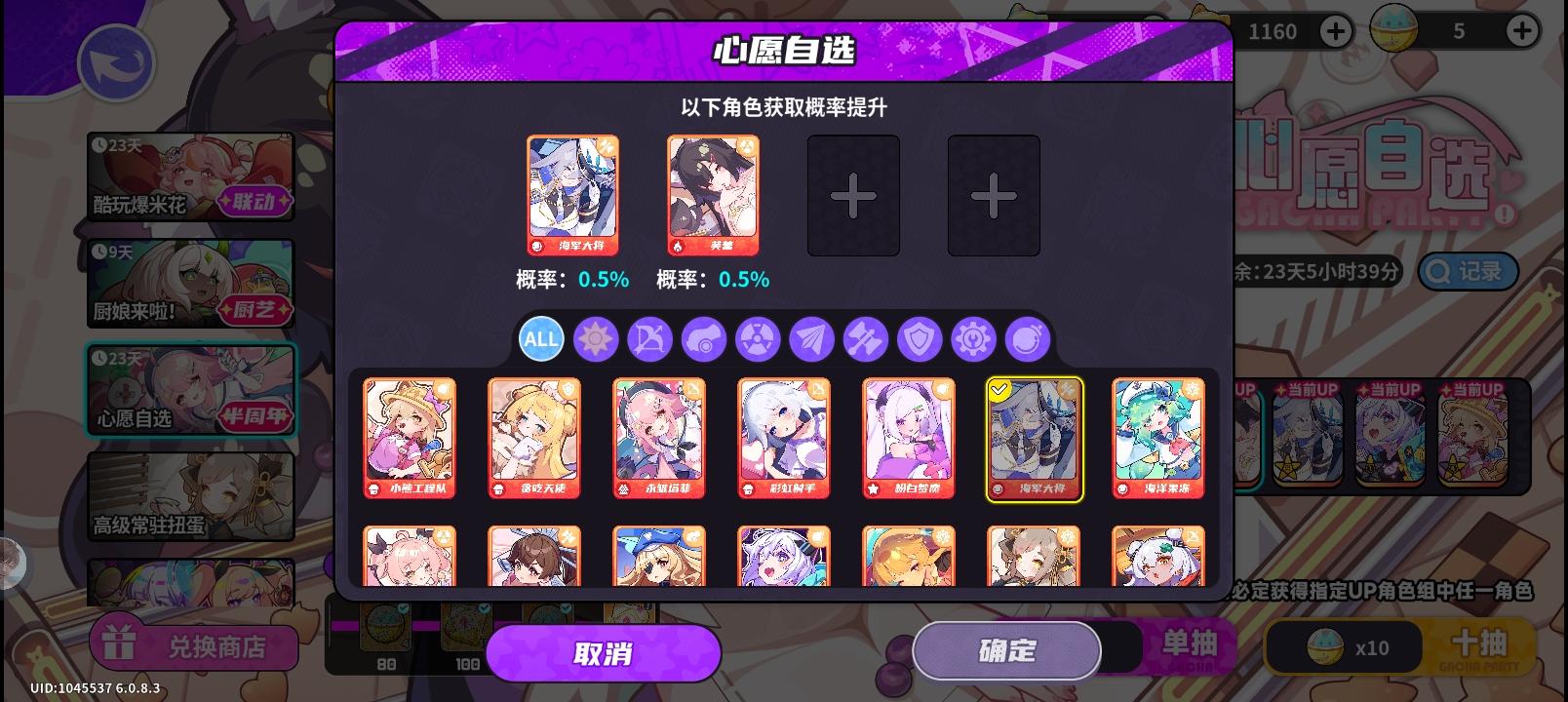Viewport: 1568px width, 702px height.
Task: Select the shield class filter icon
Action: pyautogui.click(x=920, y=339)
